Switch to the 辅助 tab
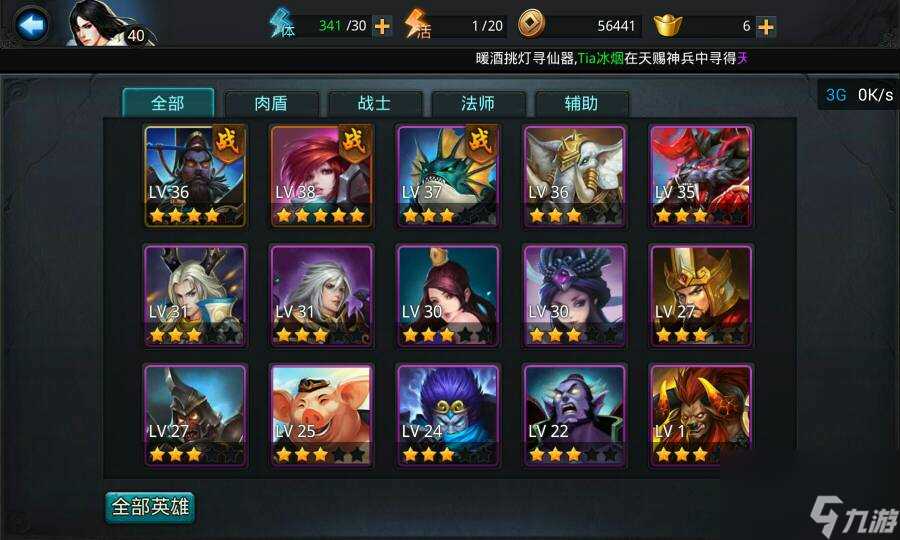Screen dimensions: 900x540 (582, 103)
